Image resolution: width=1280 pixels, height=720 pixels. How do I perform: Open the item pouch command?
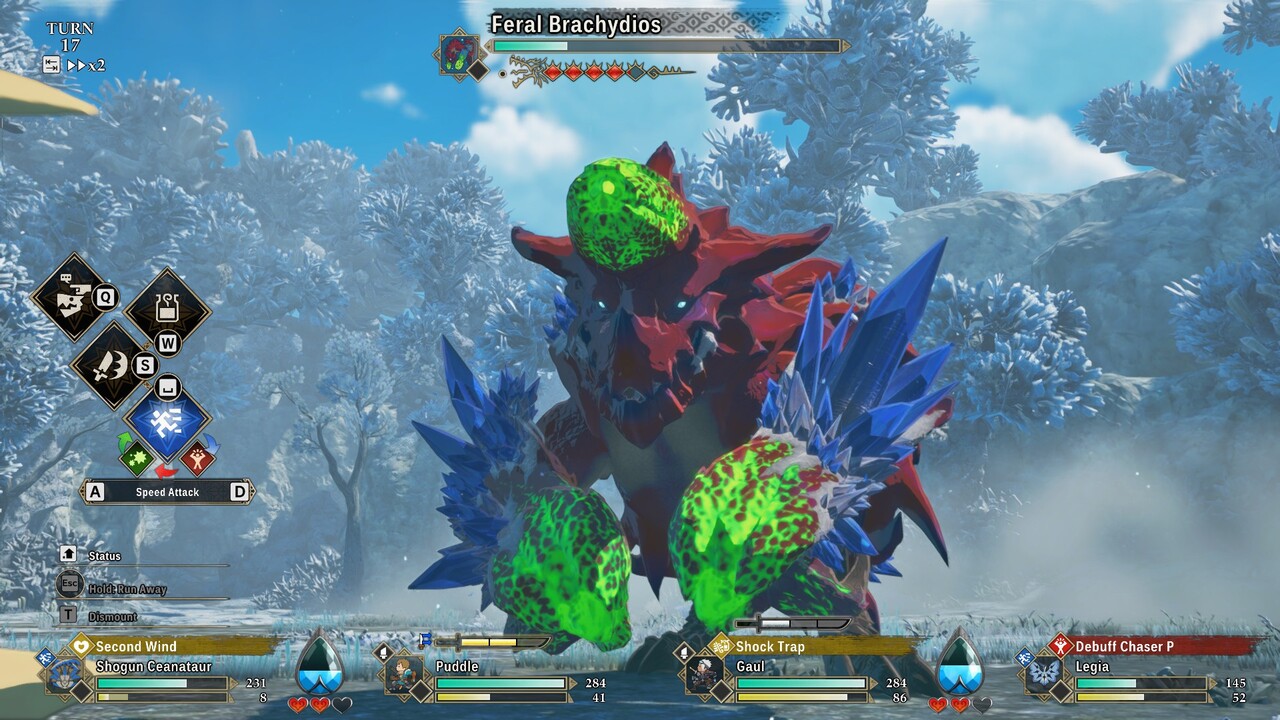(x=167, y=311)
